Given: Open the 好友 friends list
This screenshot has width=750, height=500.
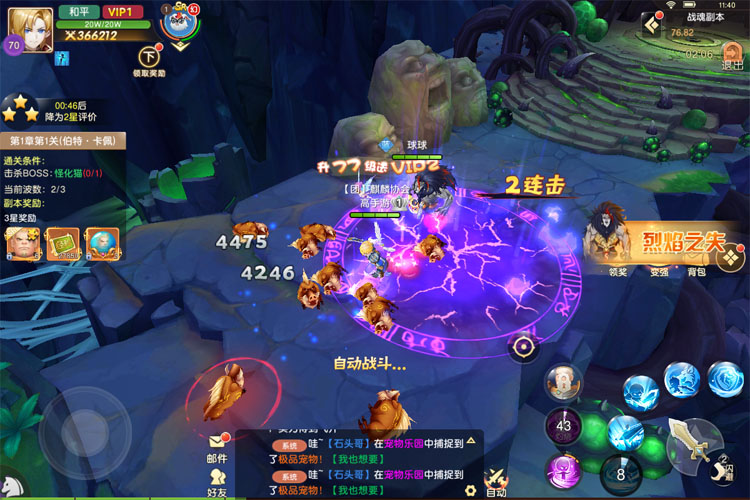Looking at the screenshot, I should coord(216,480).
